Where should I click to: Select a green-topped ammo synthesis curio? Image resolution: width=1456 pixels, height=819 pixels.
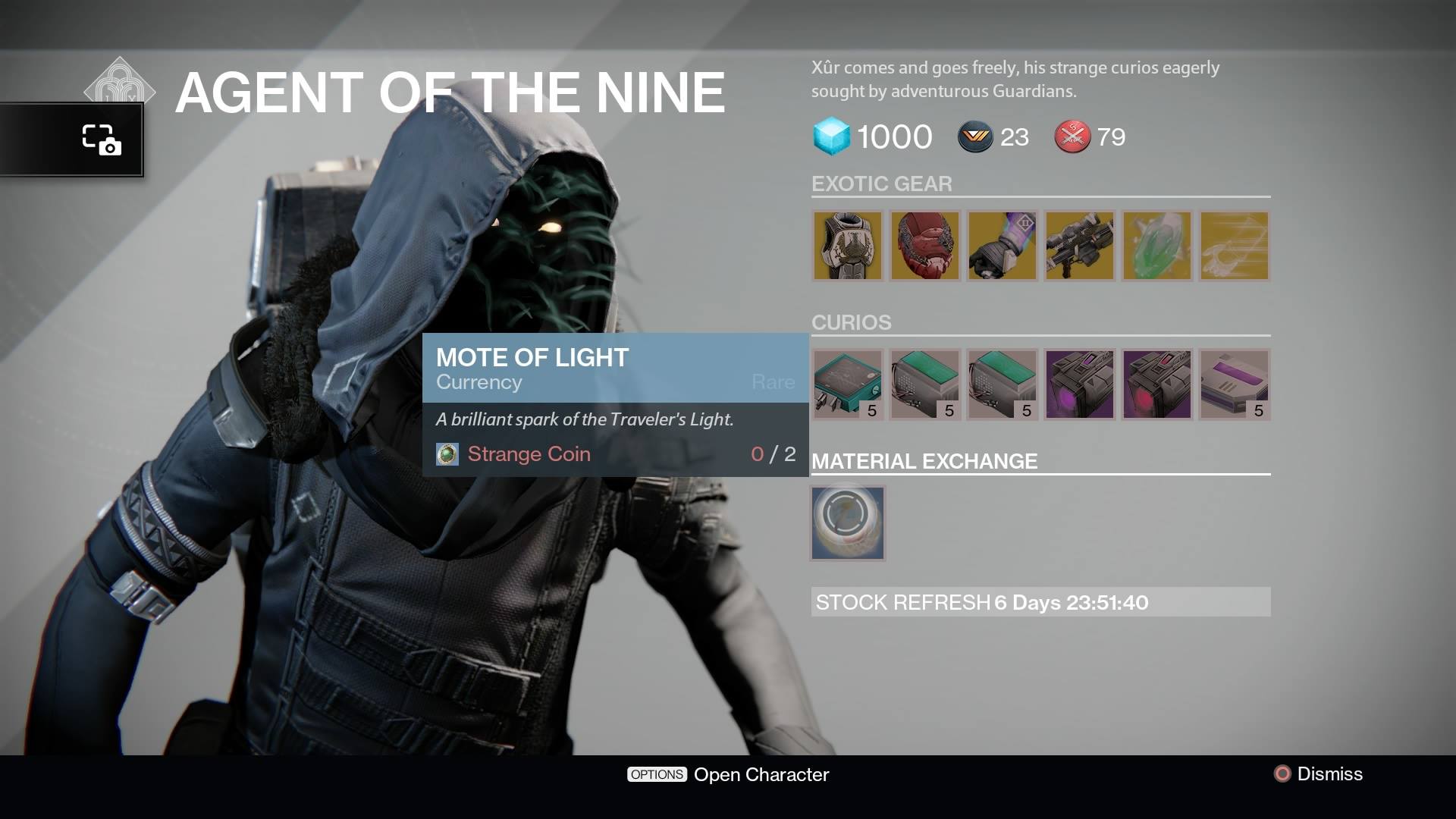click(x=924, y=384)
